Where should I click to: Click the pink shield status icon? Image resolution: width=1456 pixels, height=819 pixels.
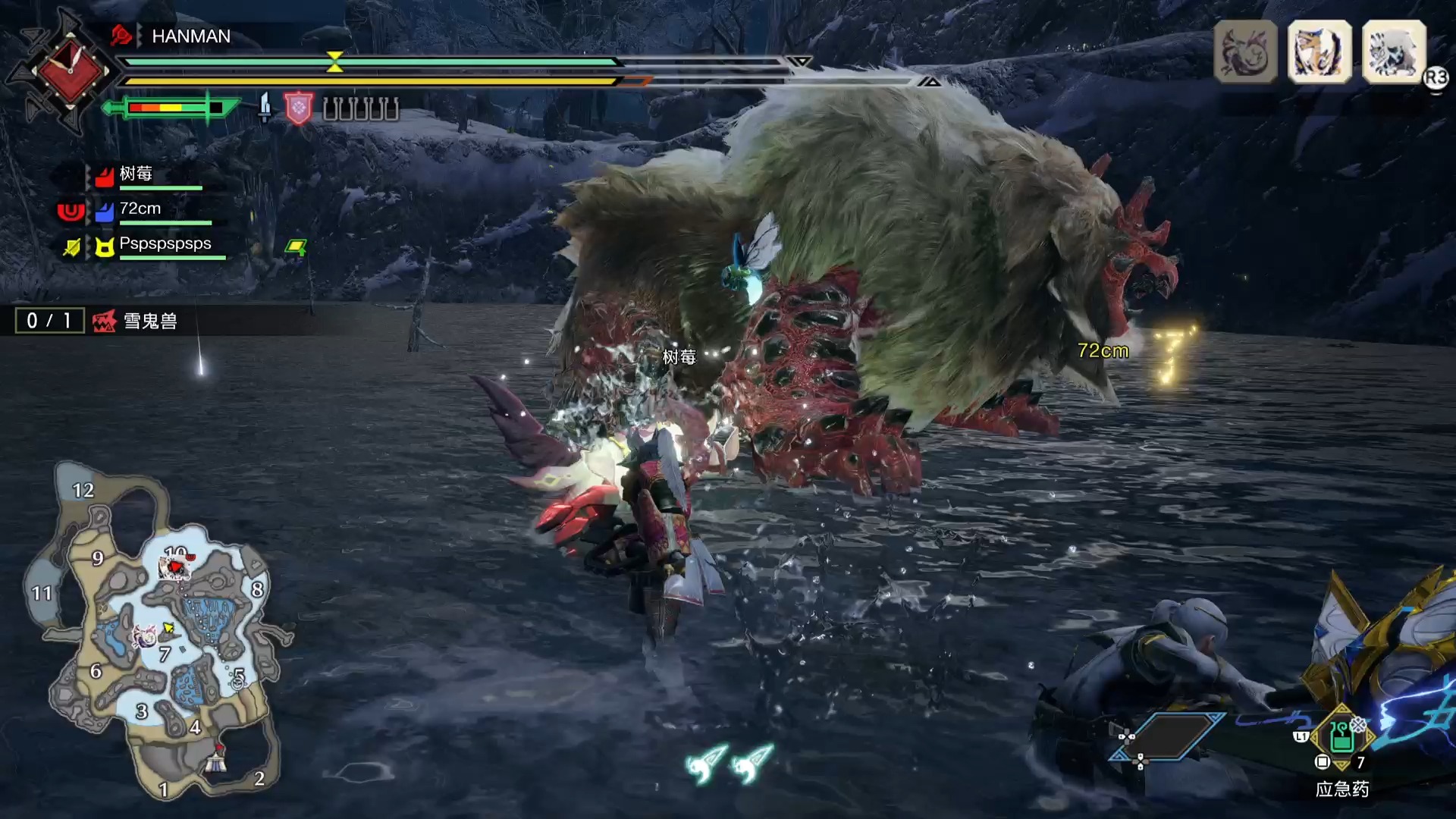coord(298,108)
